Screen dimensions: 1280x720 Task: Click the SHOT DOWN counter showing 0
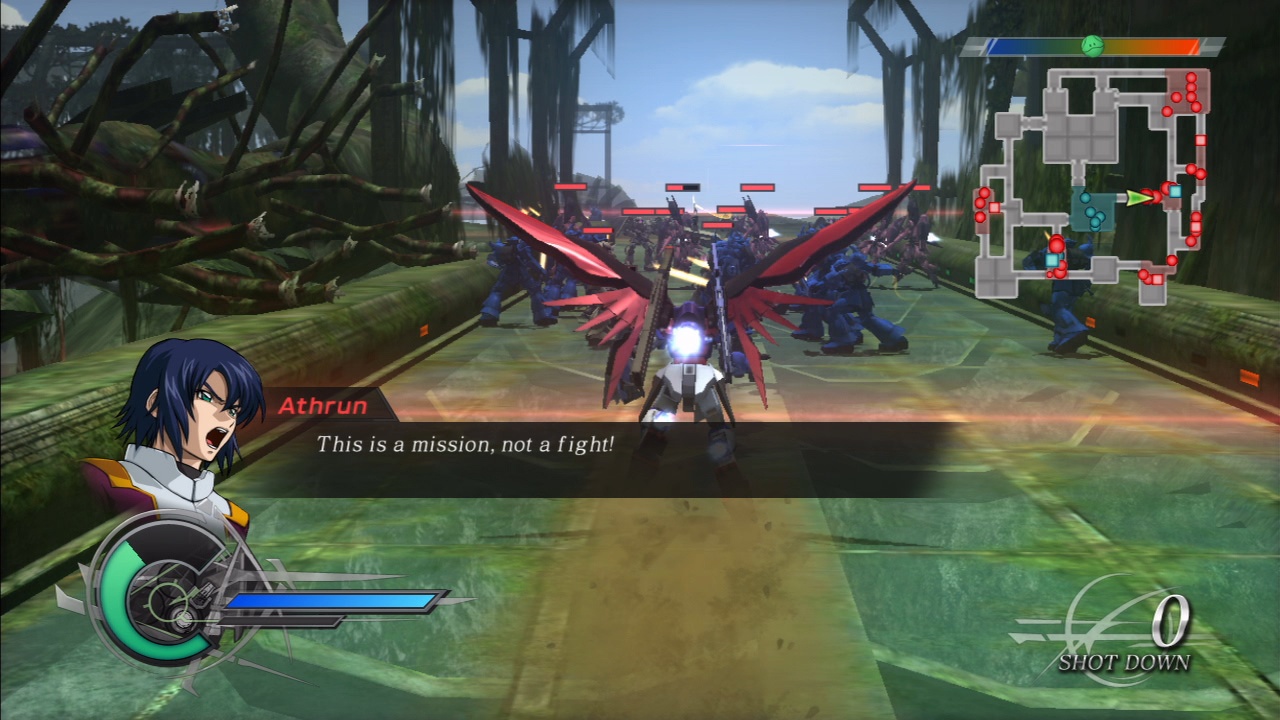coord(1171,620)
